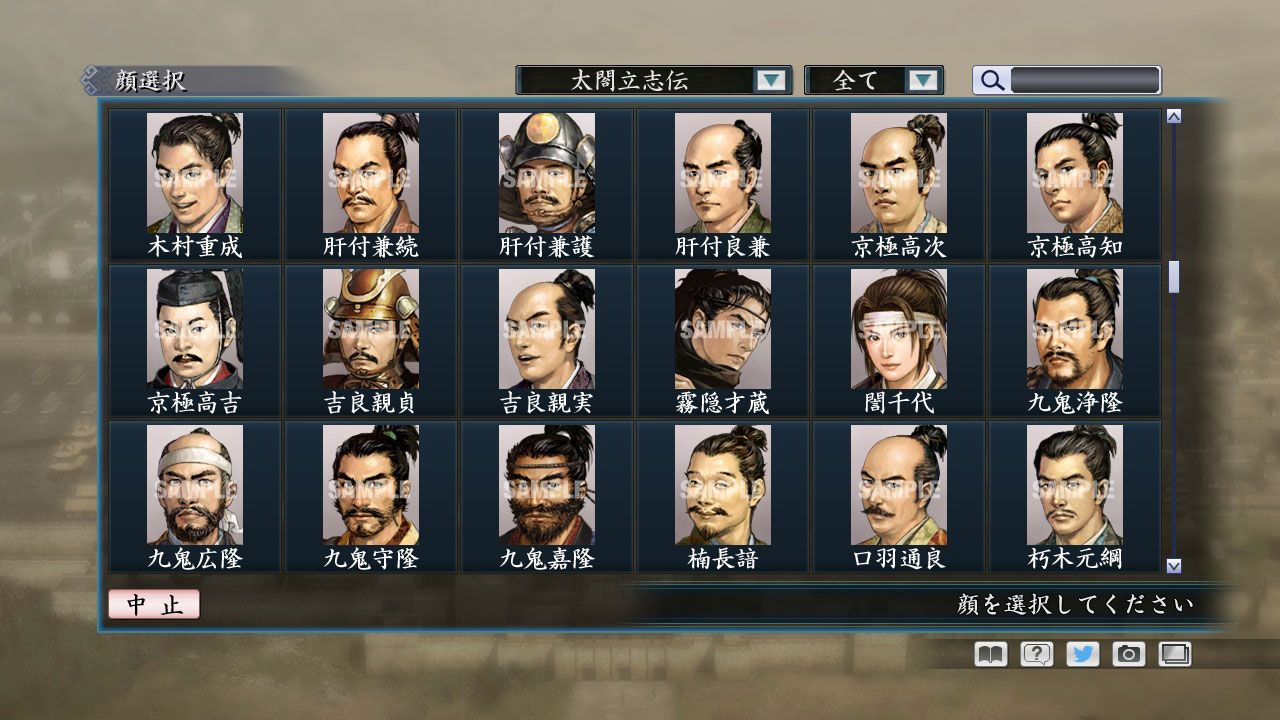The image size is (1280, 720).
Task: Share via the Twitter icon
Action: [1081, 653]
